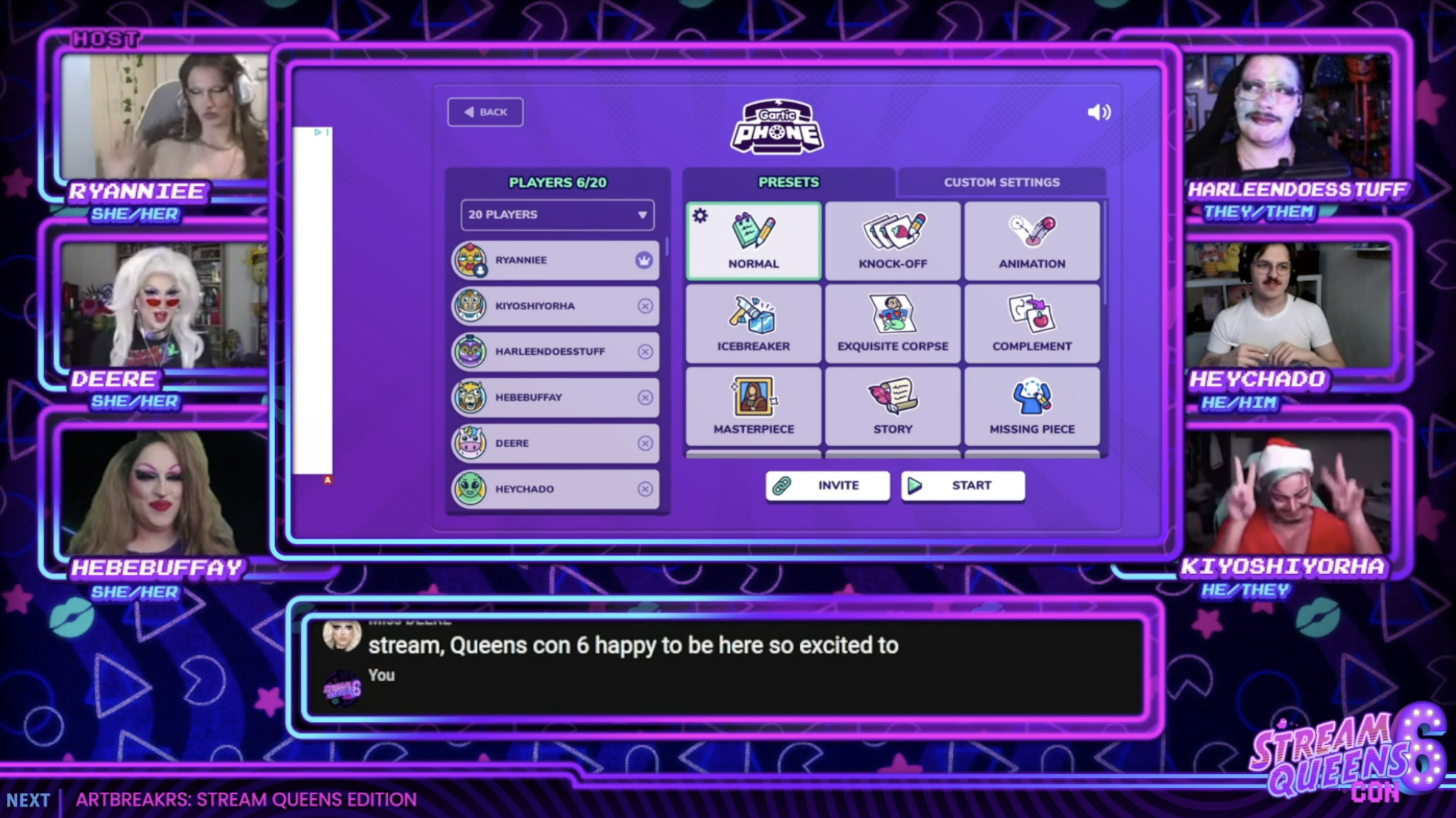The image size is (1456, 818).
Task: Start the game
Action: tap(962, 486)
